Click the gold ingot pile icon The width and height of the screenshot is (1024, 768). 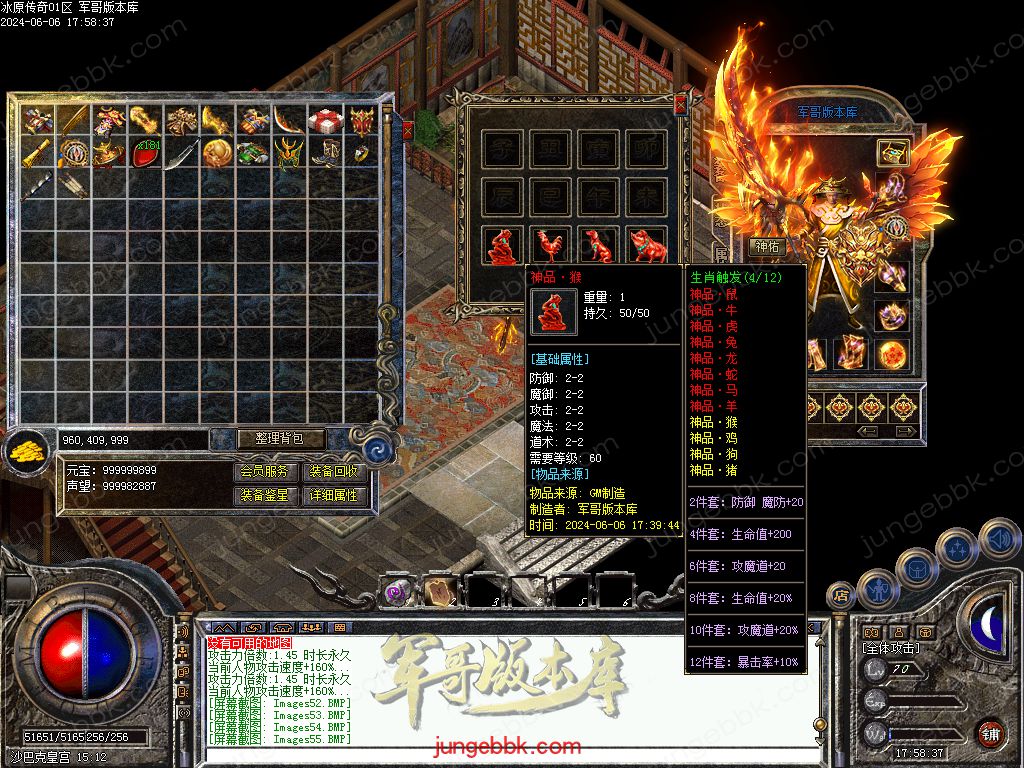coord(28,451)
